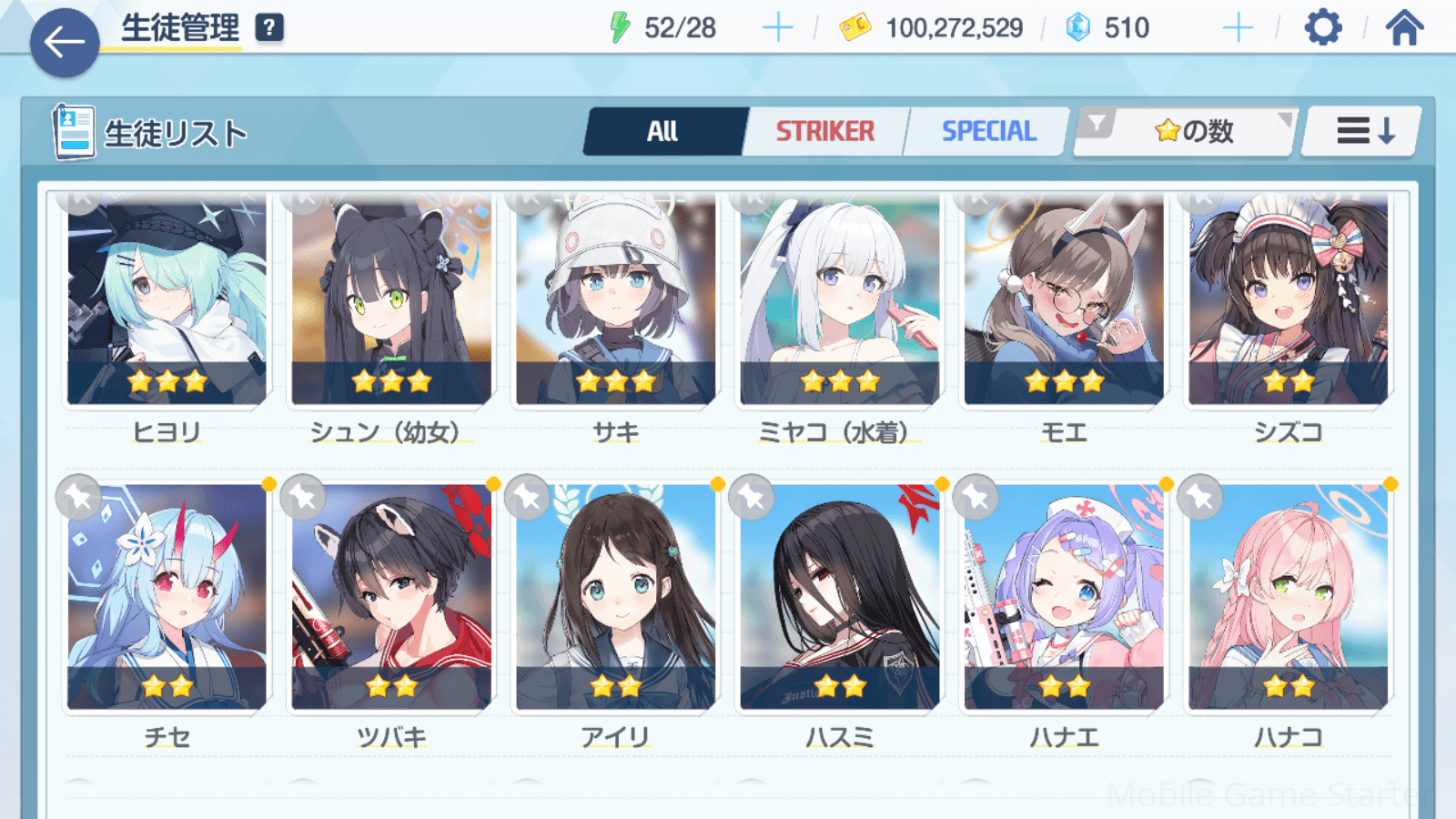Open ミヤコ（水着） student card
This screenshot has width=1456, height=819.
840,300
